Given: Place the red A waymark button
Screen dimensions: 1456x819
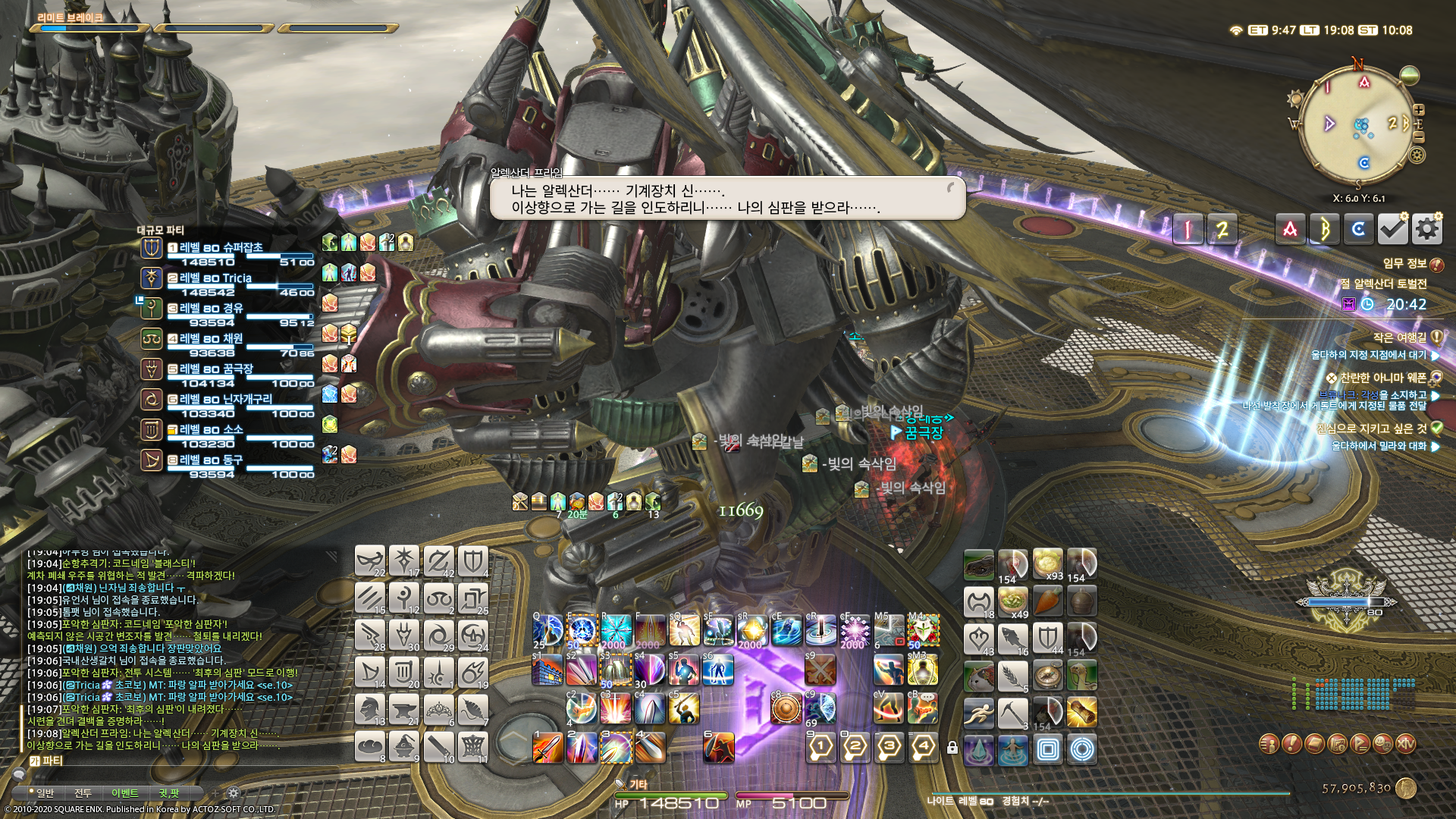Looking at the screenshot, I should (1290, 229).
